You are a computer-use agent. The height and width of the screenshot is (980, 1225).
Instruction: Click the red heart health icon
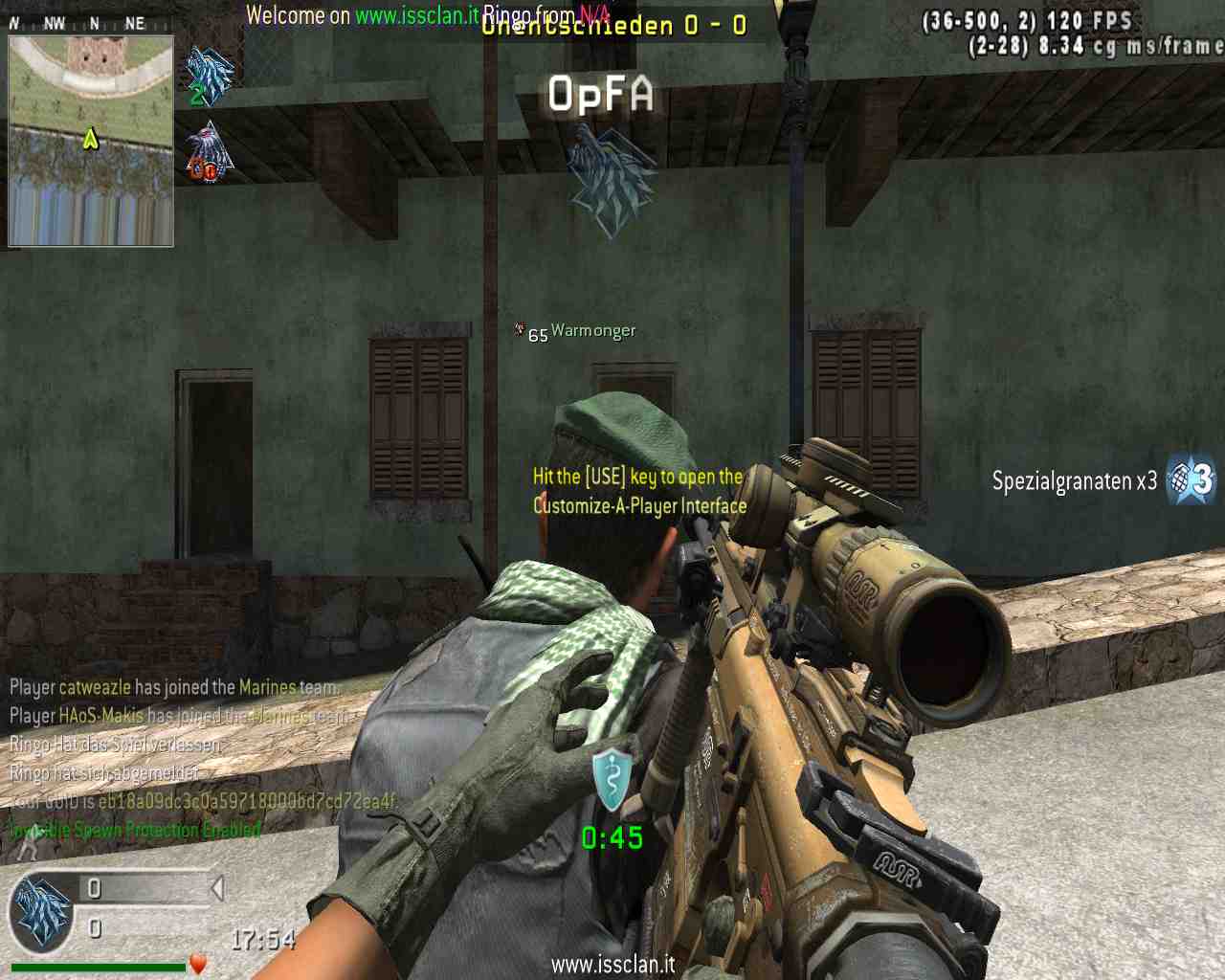tap(198, 963)
